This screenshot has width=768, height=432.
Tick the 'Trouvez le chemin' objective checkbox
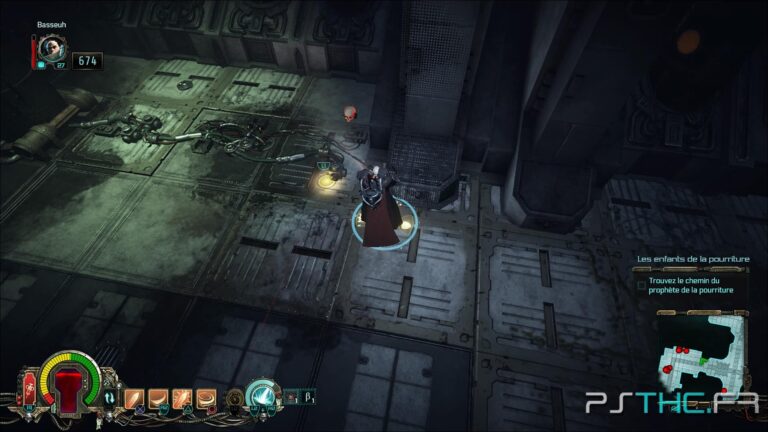(642, 285)
